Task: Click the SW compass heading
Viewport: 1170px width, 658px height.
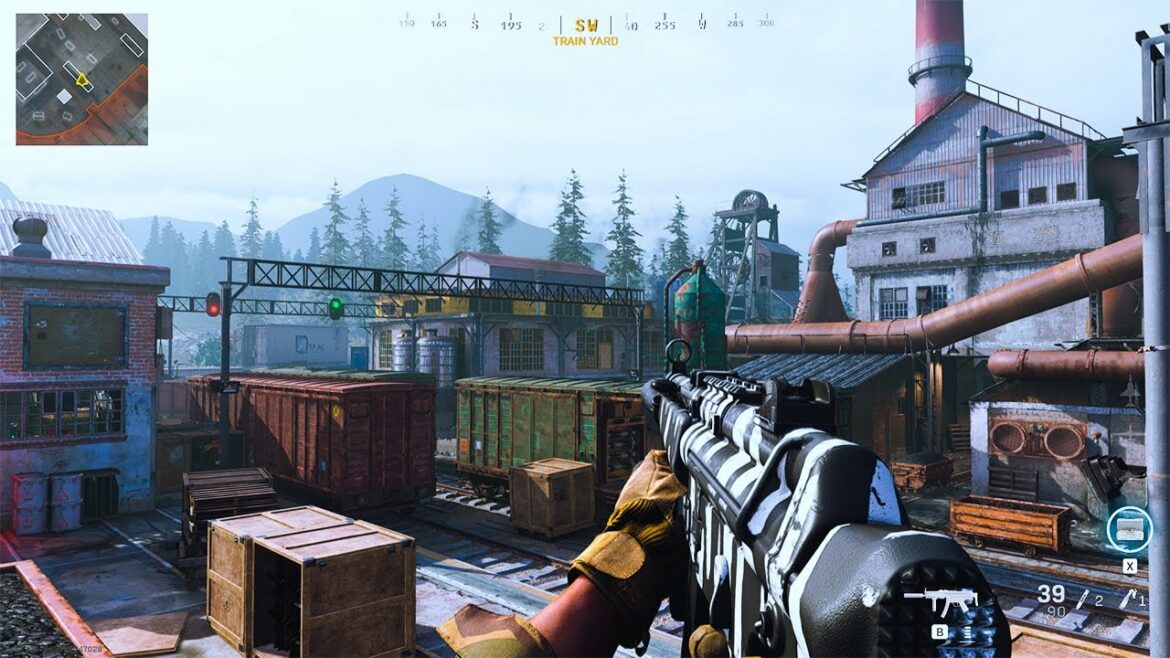Action: [x=586, y=25]
